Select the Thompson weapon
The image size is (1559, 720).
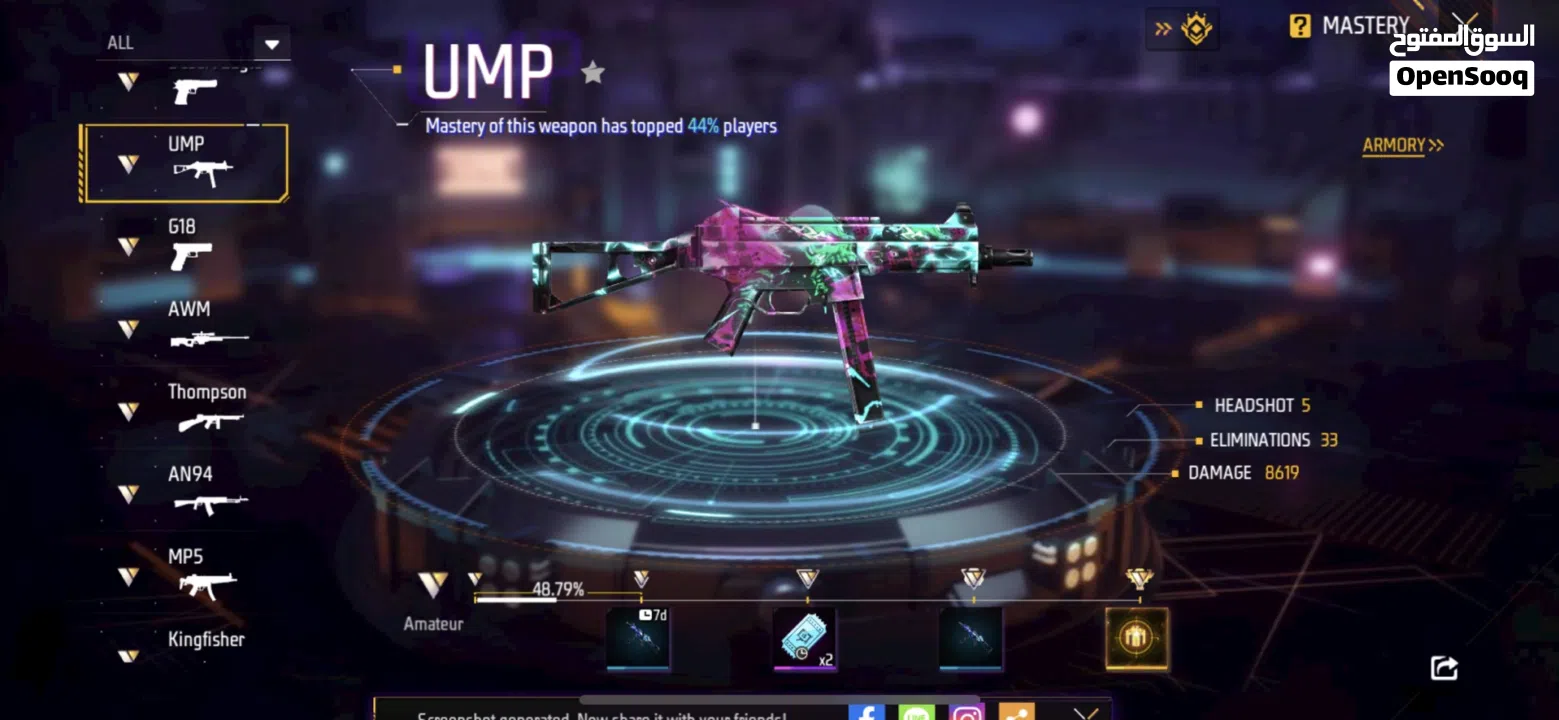(x=205, y=410)
